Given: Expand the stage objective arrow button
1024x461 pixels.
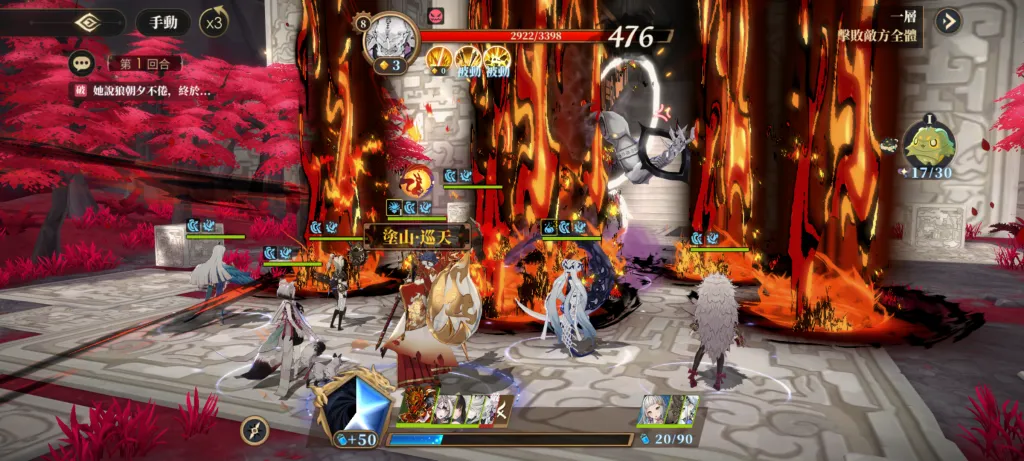Looking at the screenshot, I should coord(948,21).
